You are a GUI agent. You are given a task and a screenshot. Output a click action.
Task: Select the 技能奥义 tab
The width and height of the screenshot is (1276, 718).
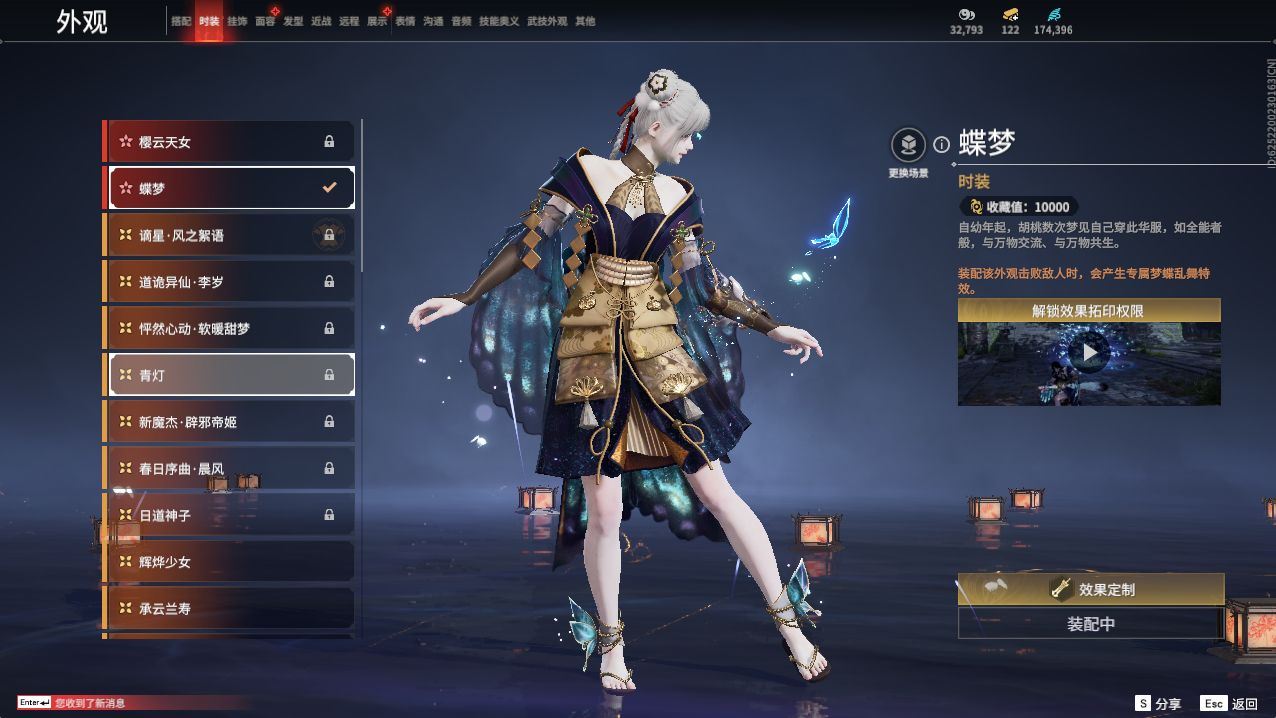pyautogui.click(x=499, y=21)
